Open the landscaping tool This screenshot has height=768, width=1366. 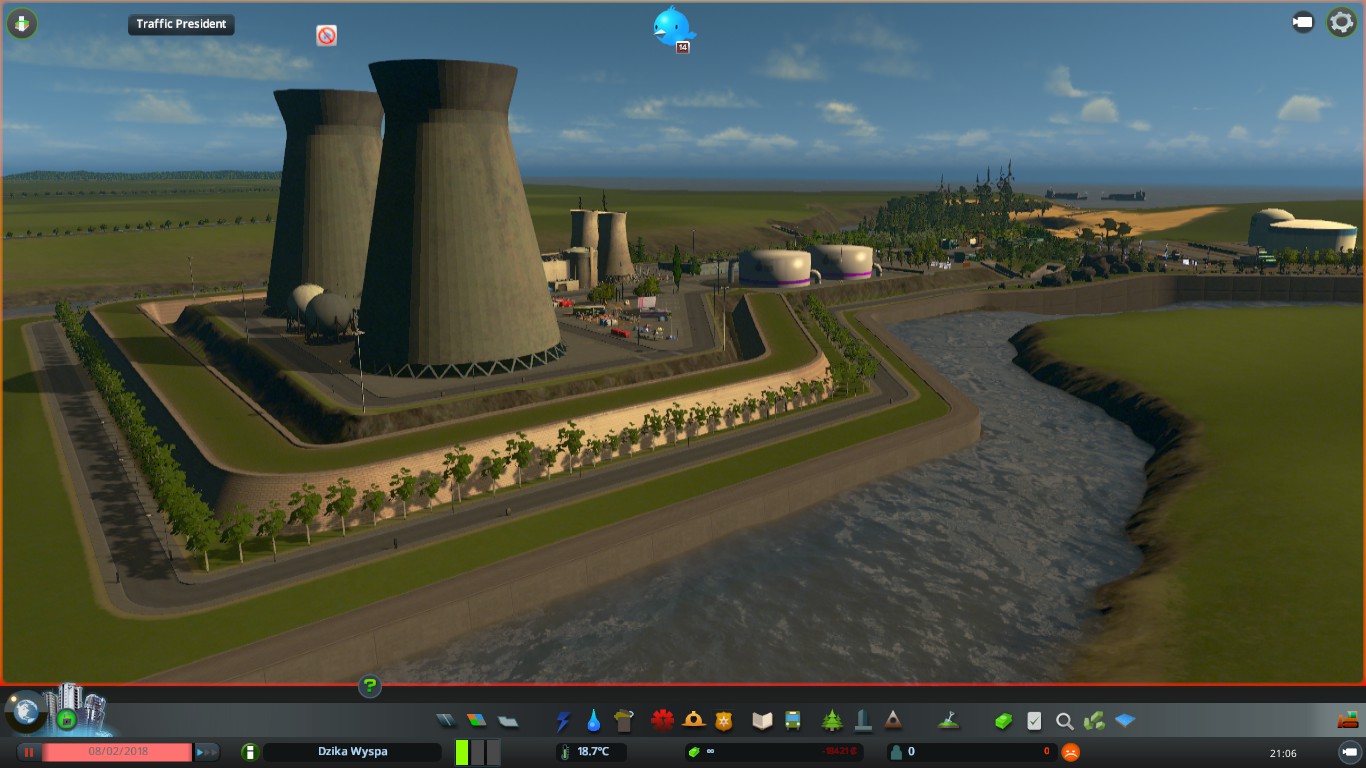pyautogui.click(x=948, y=720)
